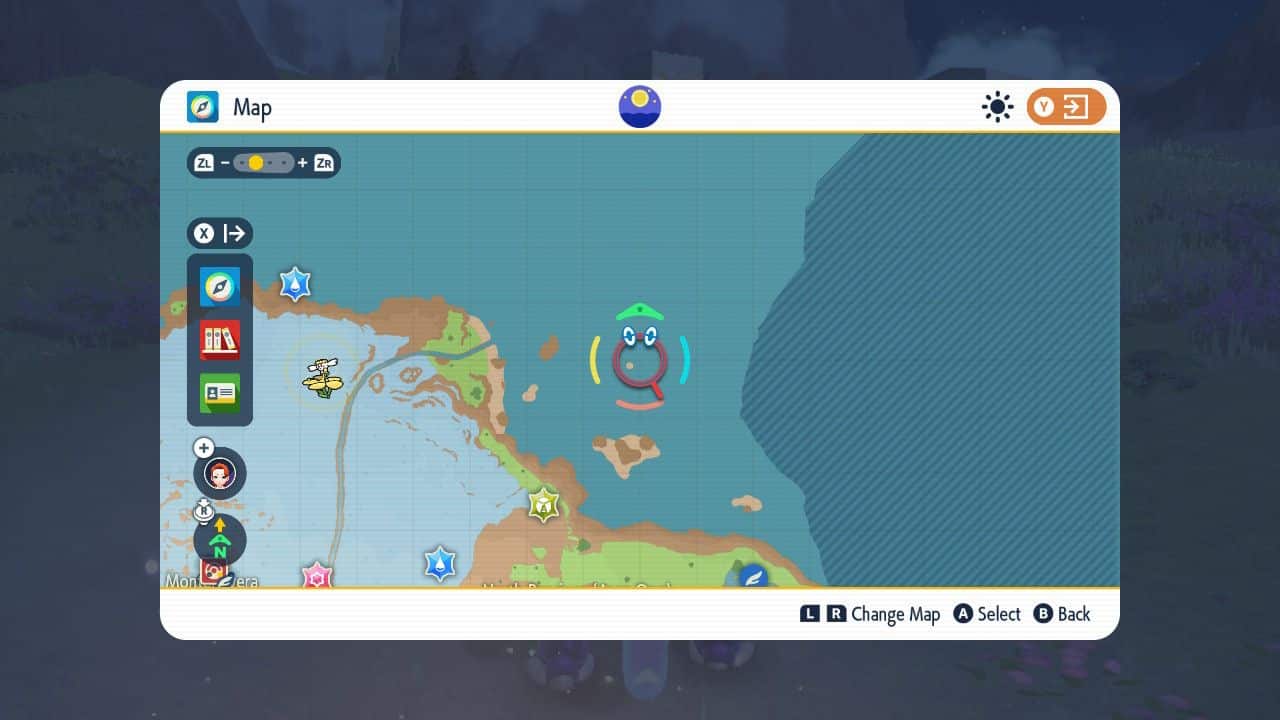Select the player portrait marker
The image size is (1280, 720).
220,472
